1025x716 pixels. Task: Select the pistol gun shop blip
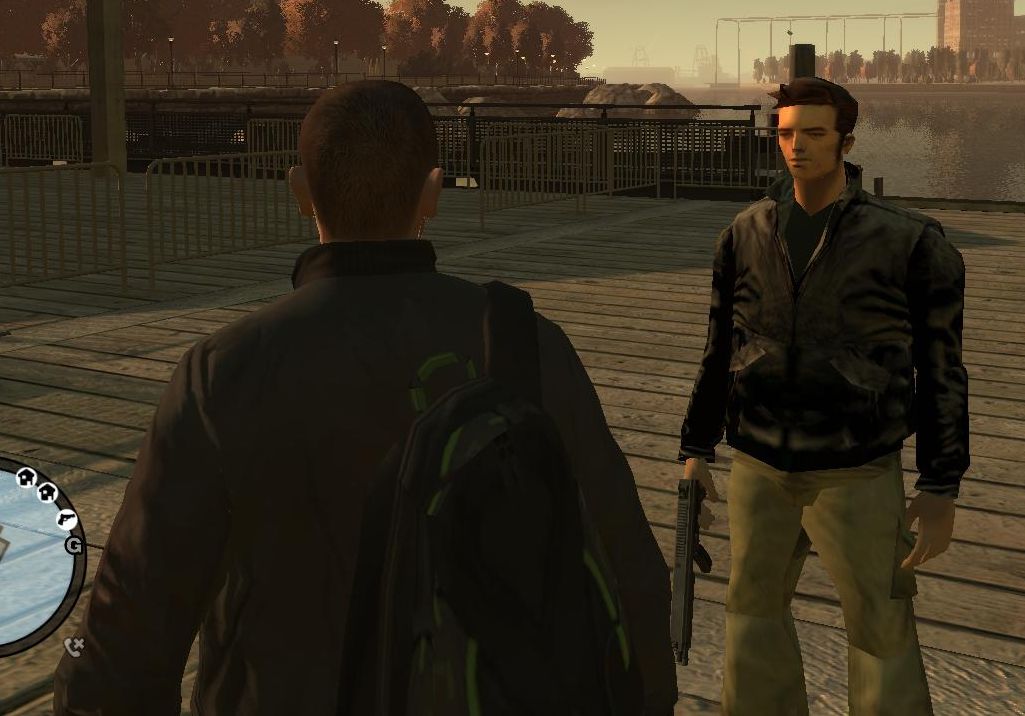click(67, 519)
